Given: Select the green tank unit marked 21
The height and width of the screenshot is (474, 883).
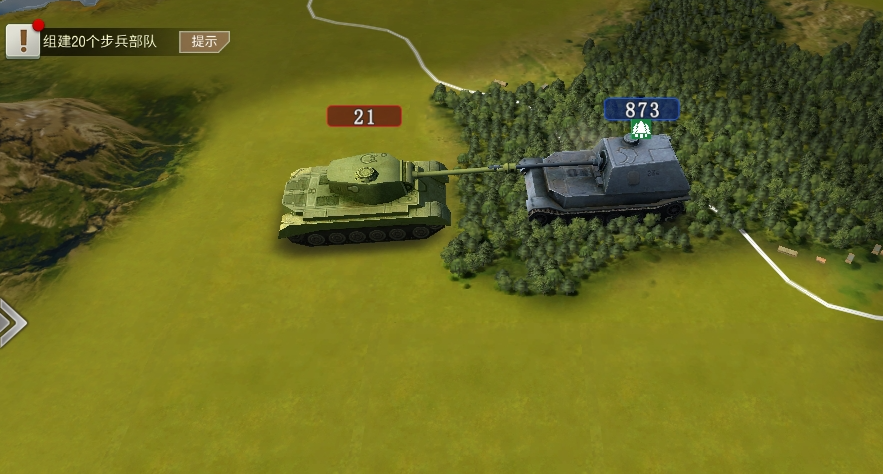Looking at the screenshot, I should (365, 195).
